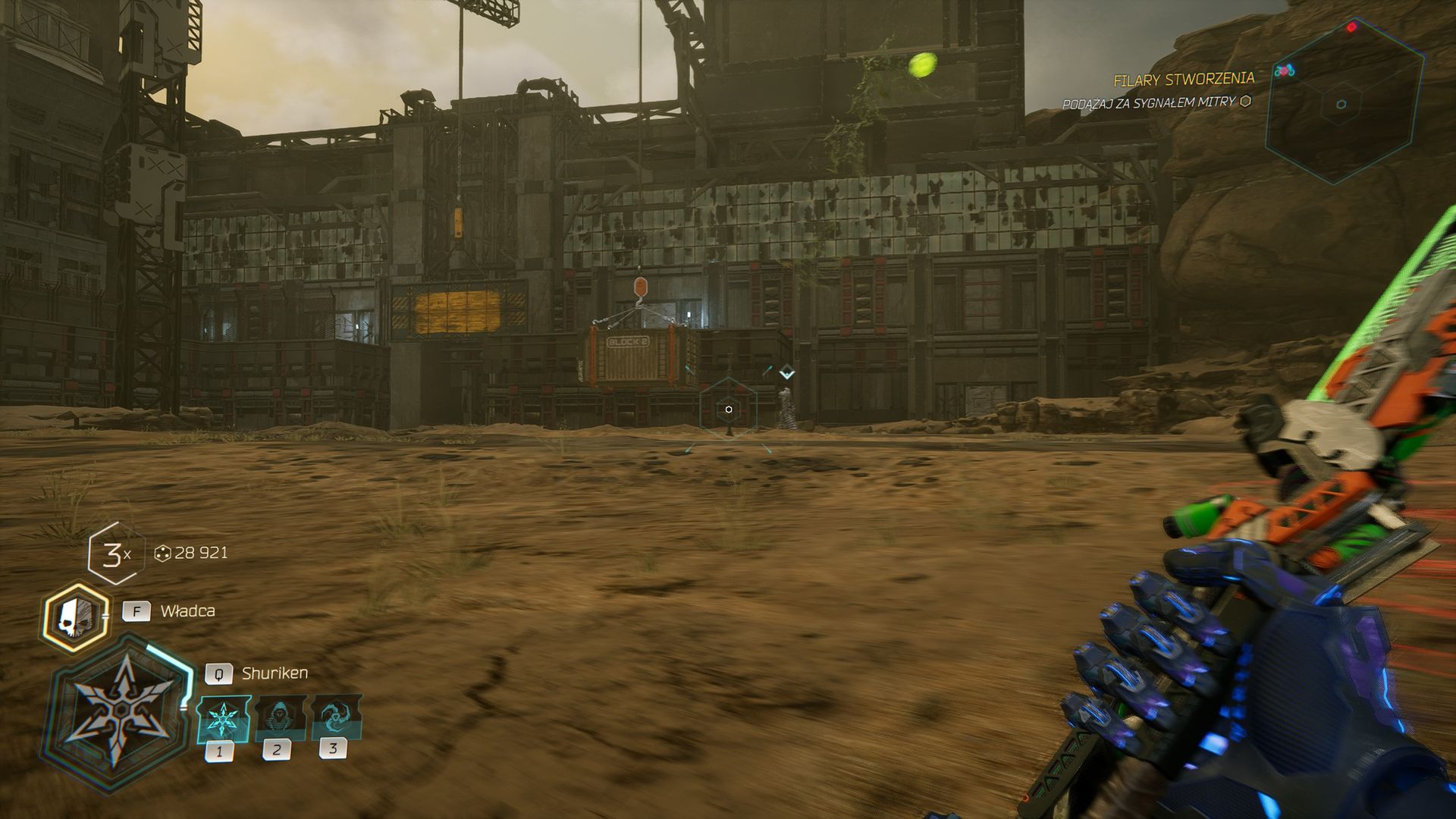
Task: Select the red diamond minimap marker
Action: pyautogui.click(x=1351, y=28)
